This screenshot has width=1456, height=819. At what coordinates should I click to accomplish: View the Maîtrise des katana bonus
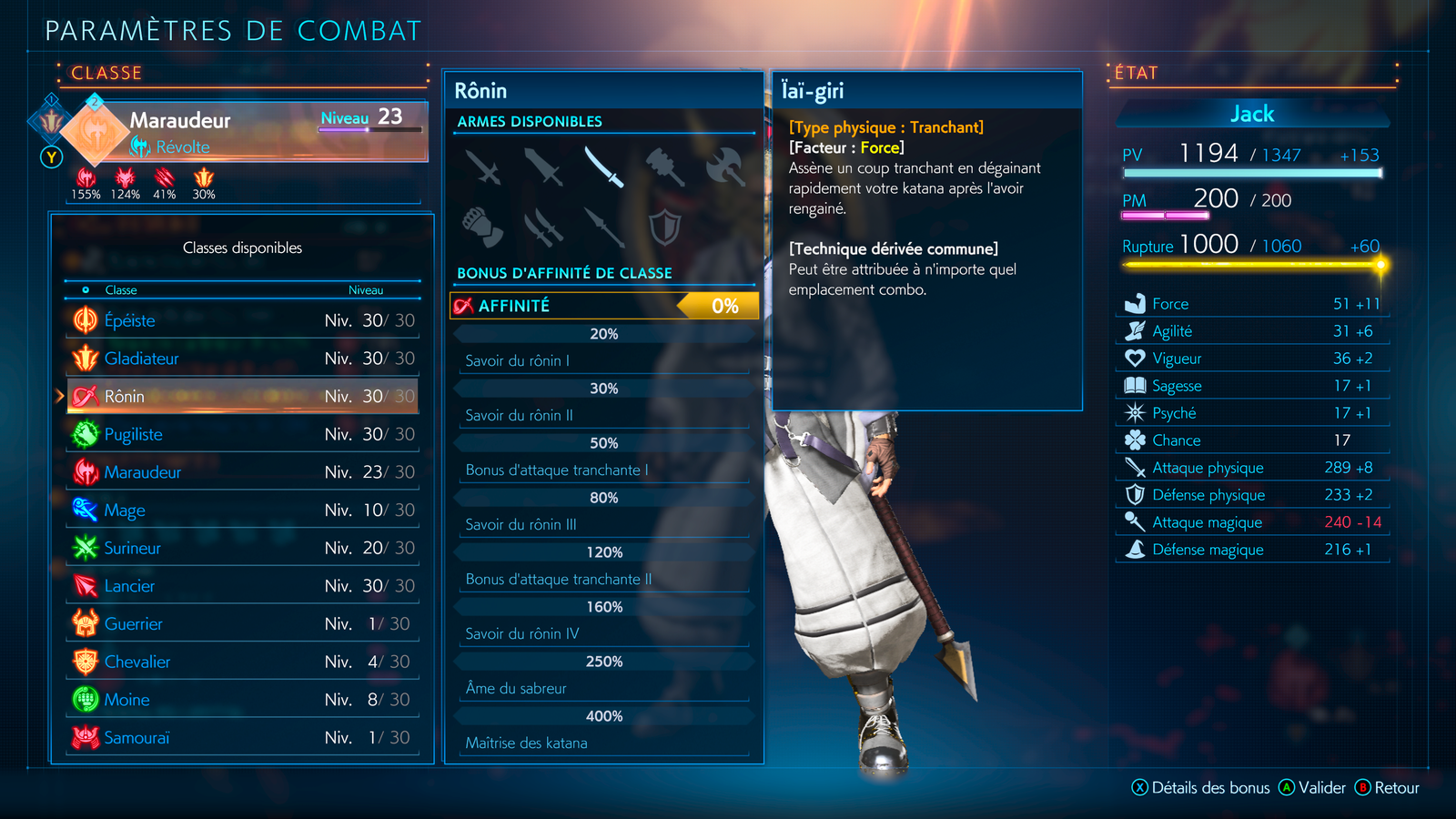pyautogui.click(x=604, y=743)
